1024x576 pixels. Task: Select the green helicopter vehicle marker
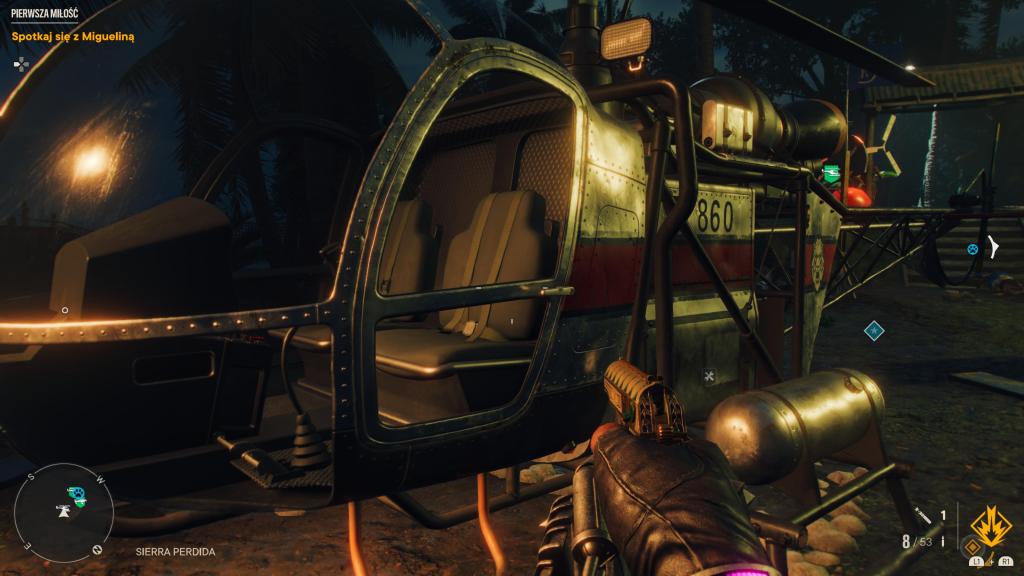point(829,174)
